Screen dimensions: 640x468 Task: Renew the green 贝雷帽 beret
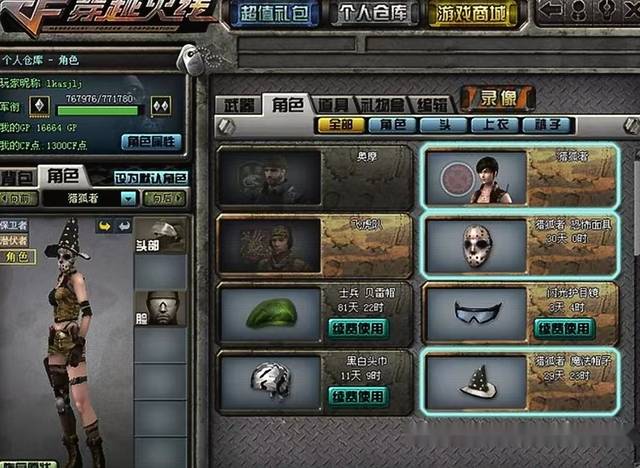358,327
